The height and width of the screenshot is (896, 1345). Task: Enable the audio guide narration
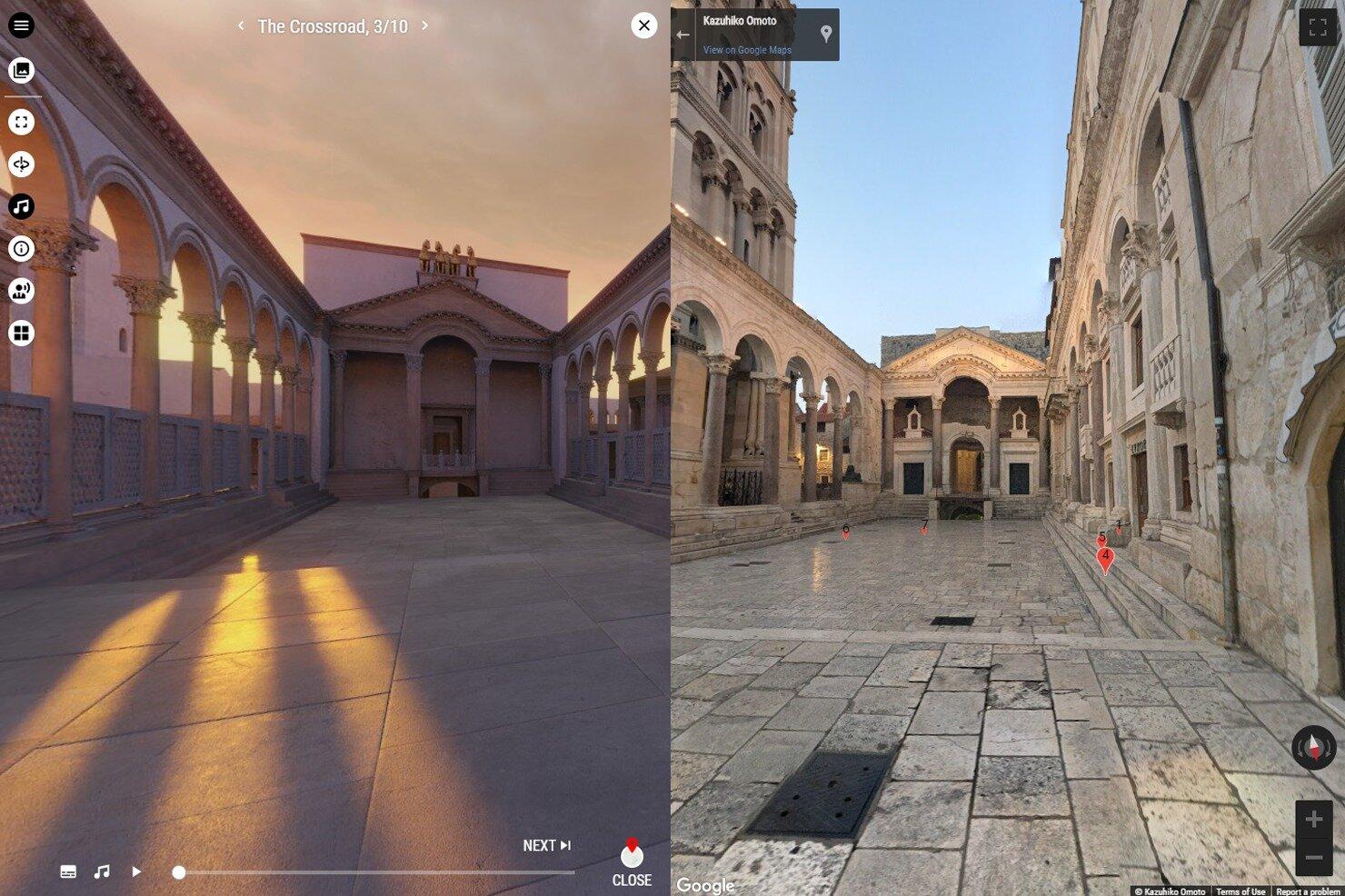click(22, 291)
